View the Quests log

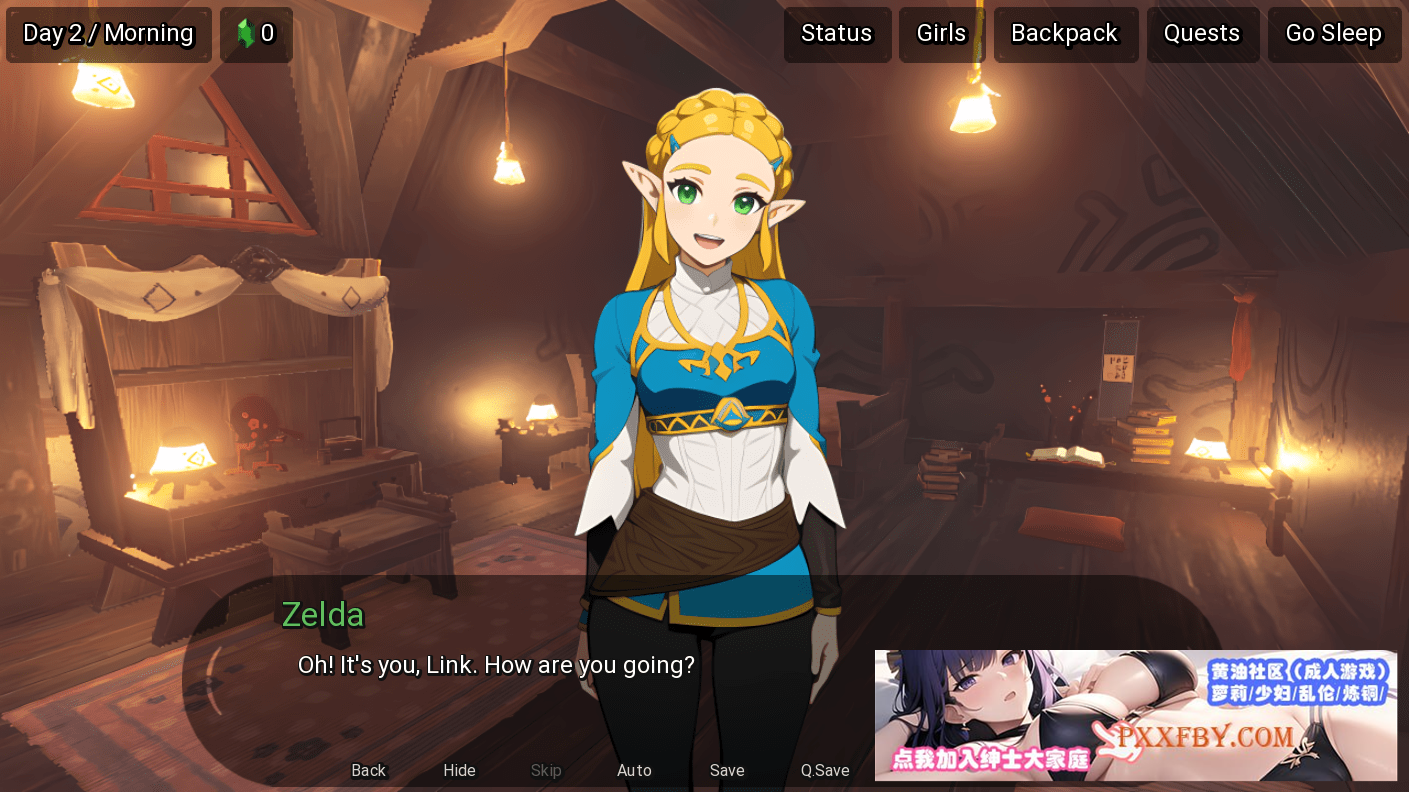coord(1201,34)
